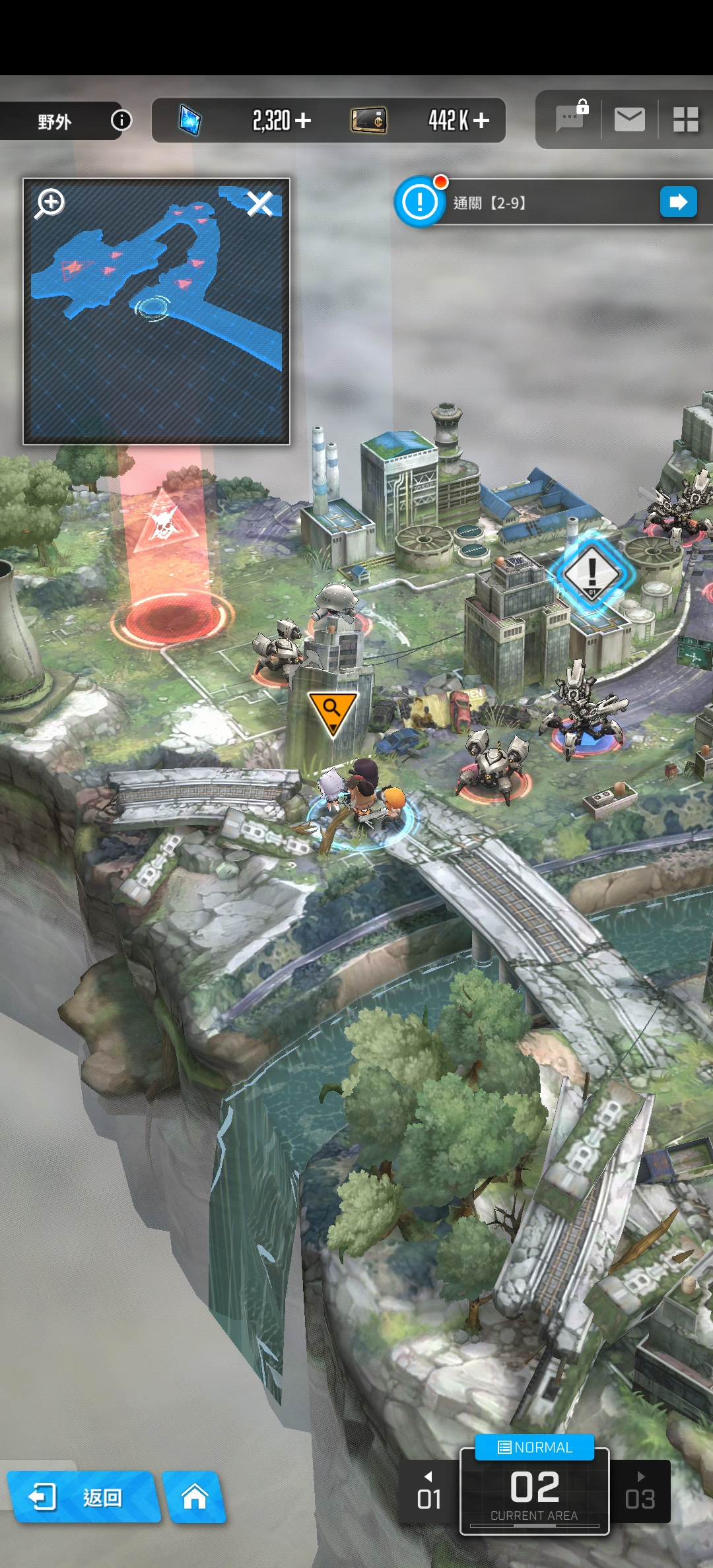Switch to next area 03

click(640, 1493)
